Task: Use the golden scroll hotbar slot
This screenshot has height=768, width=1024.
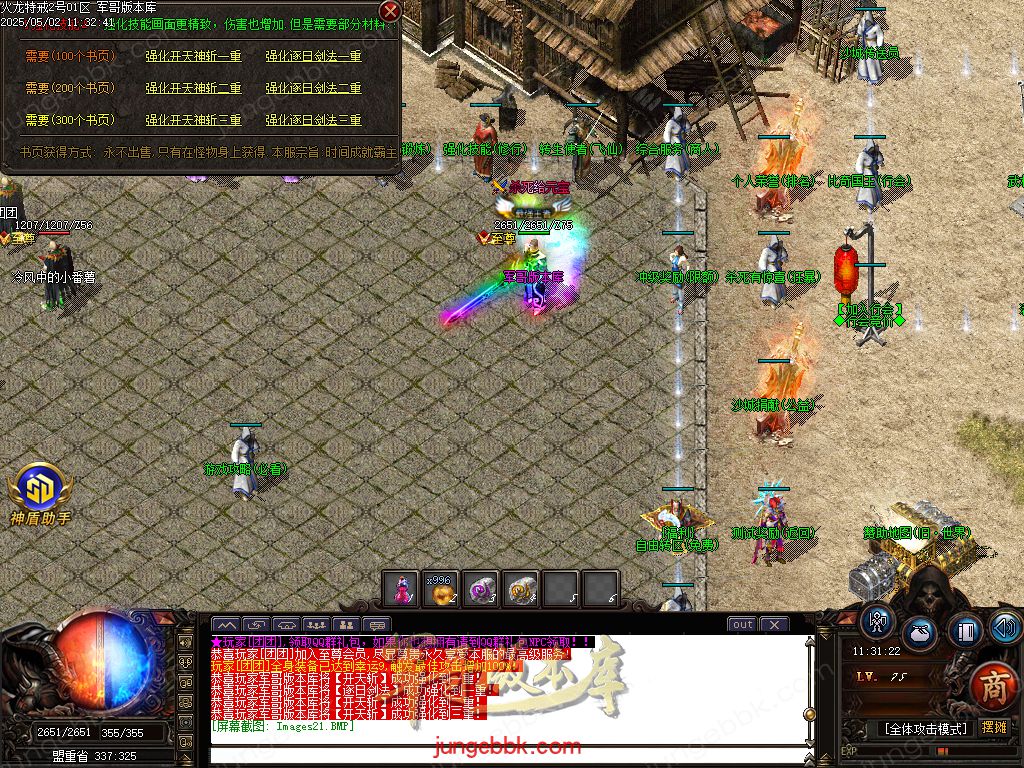Action: click(x=521, y=588)
